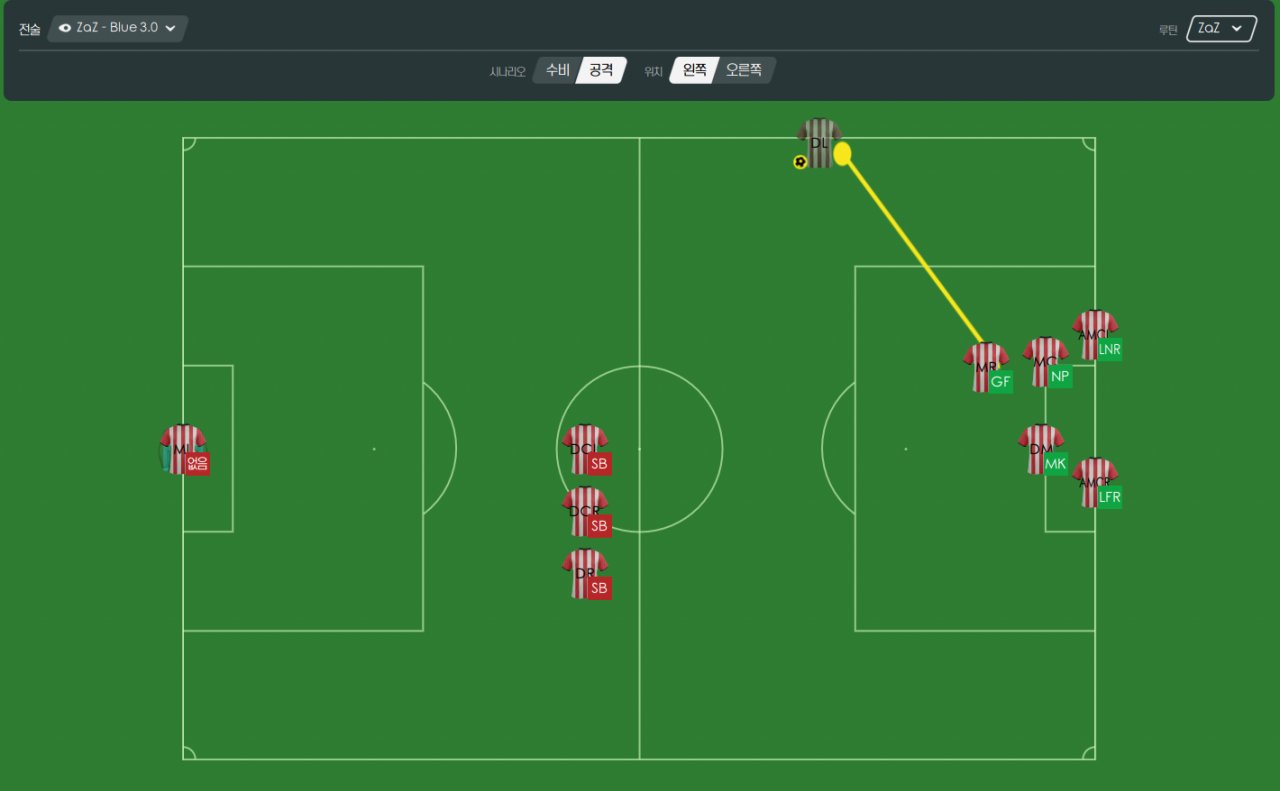Switch scenario to 수비
The image size is (1280, 791).
tap(557, 70)
